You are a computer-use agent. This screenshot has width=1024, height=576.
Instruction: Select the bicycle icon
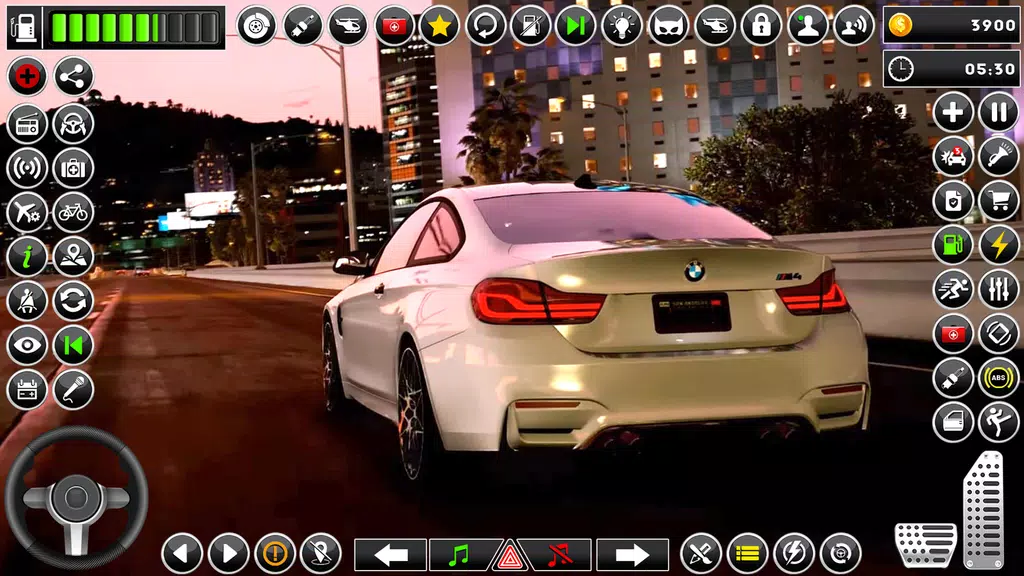(73, 212)
